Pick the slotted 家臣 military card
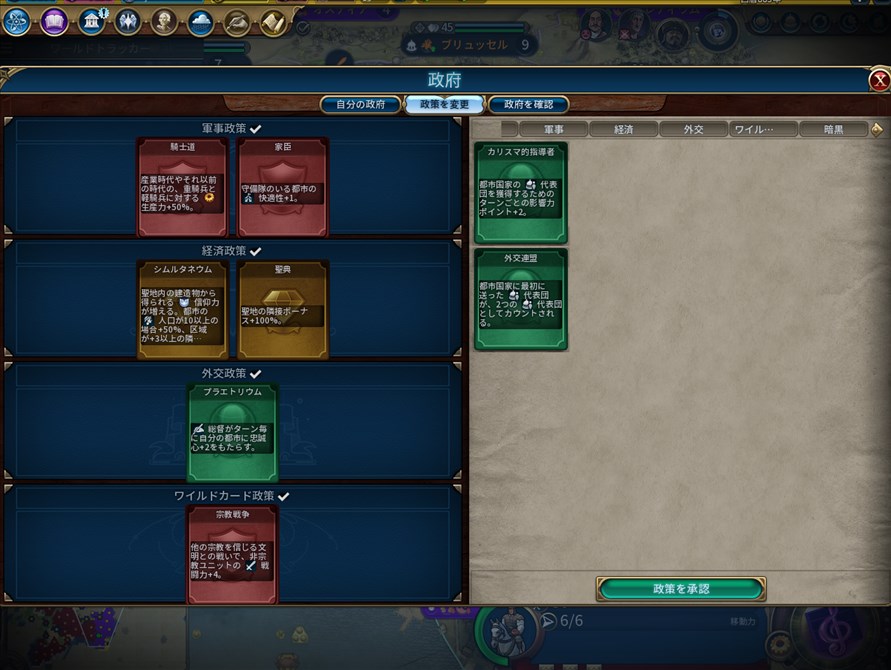 [x=283, y=187]
